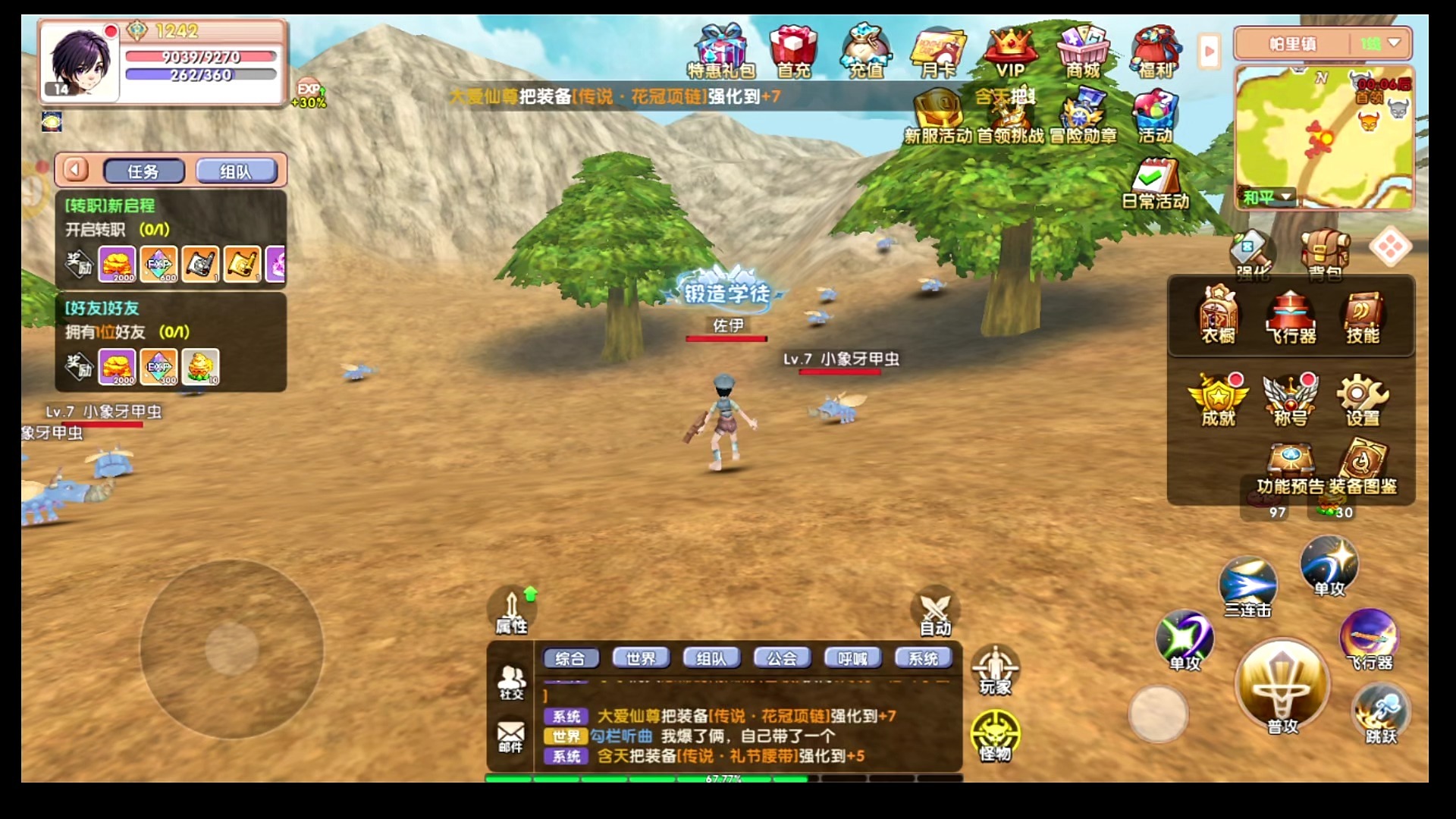Open the 背包 backpack

(x=1325, y=254)
